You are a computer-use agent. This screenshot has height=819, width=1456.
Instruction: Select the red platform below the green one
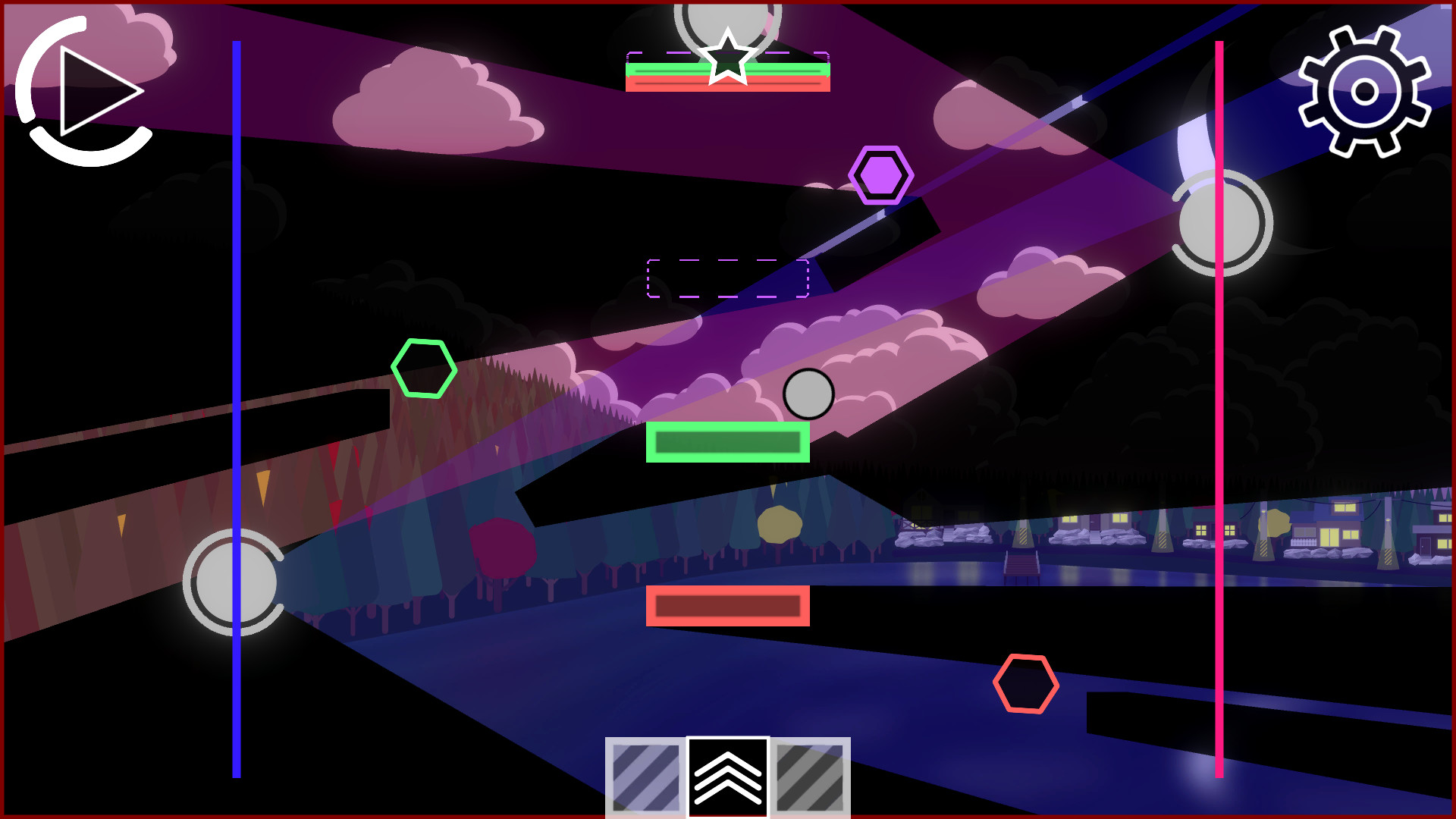(x=726, y=605)
